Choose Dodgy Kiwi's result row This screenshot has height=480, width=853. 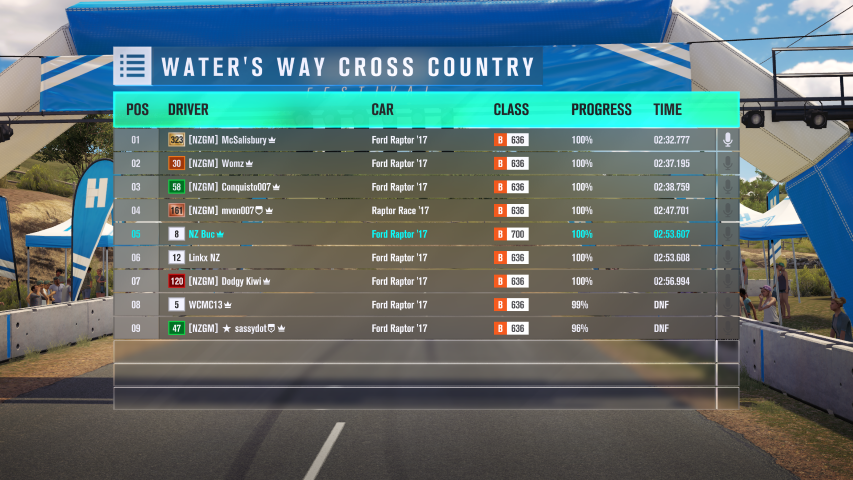(415, 281)
